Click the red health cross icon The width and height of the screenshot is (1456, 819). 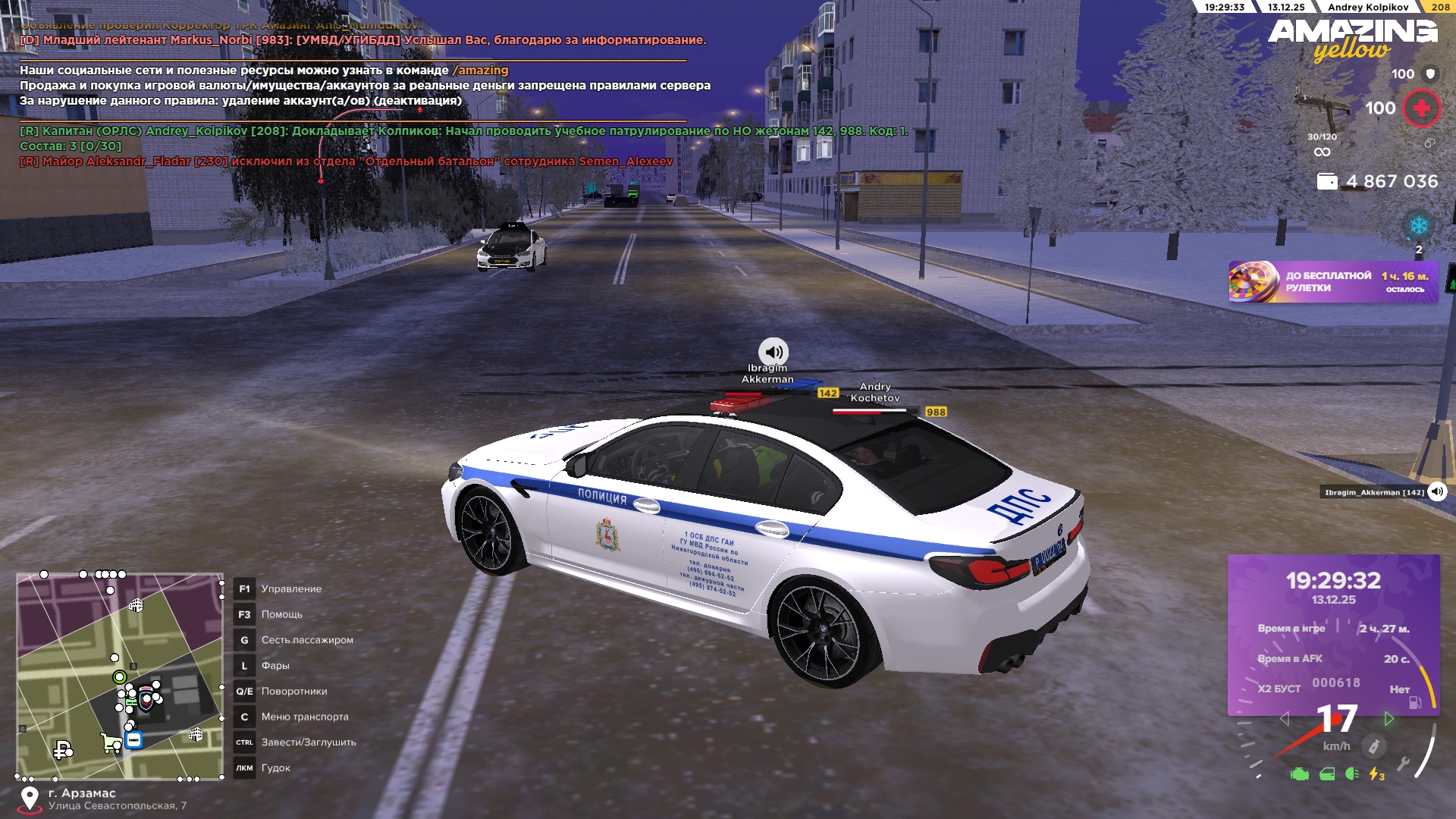[x=1422, y=108]
